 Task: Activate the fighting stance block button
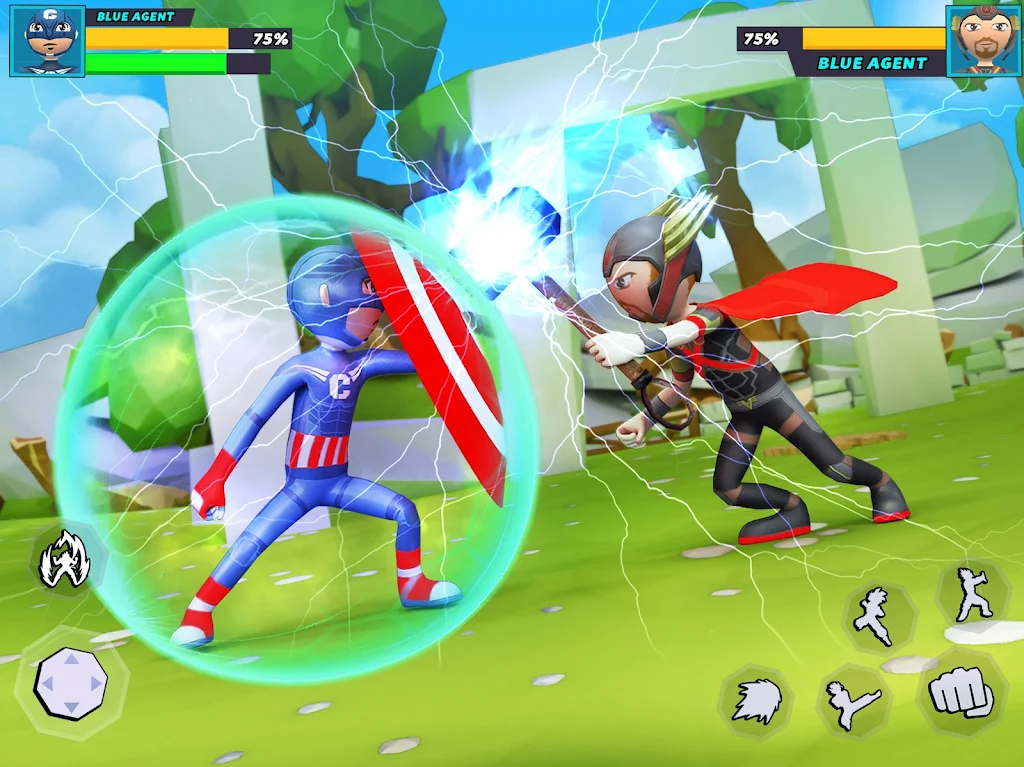click(971, 595)
